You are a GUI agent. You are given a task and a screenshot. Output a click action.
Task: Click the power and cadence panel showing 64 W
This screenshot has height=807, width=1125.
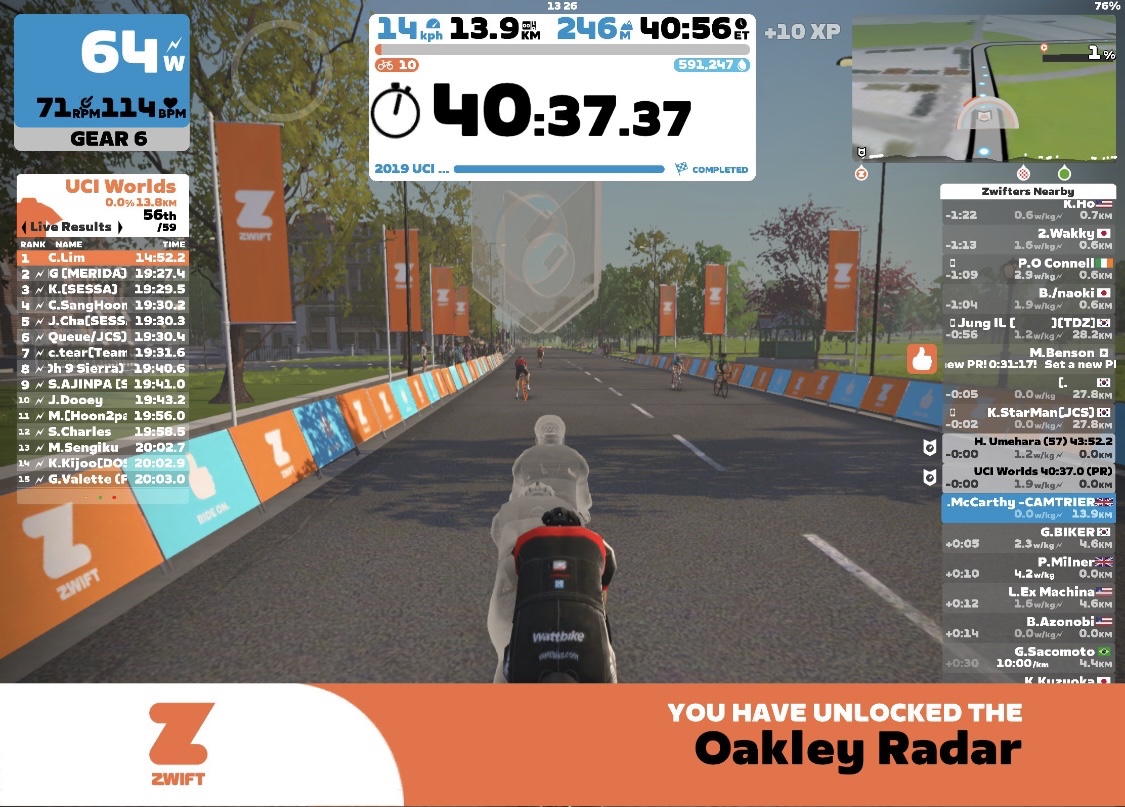tap(101, 82)
